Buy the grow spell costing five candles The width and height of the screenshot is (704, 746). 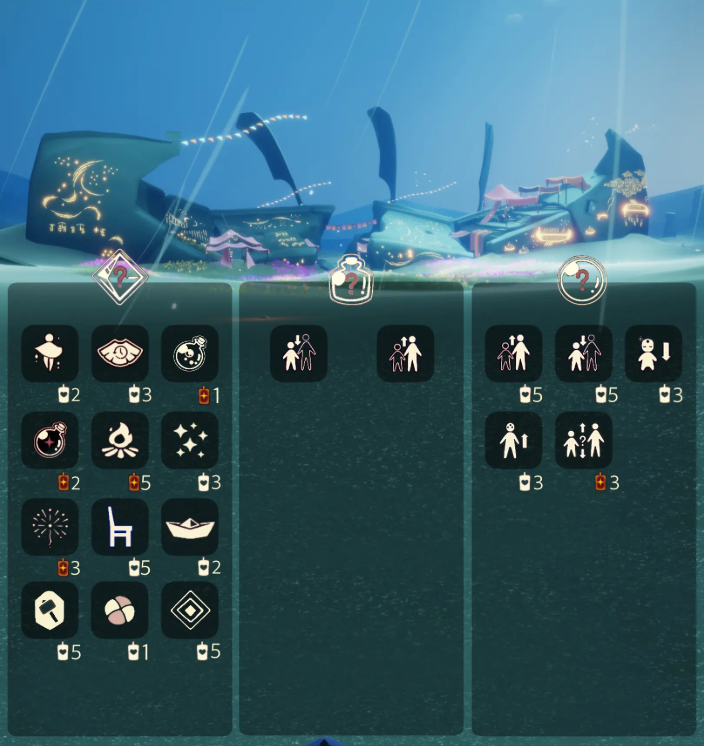[x=514, y=353]
